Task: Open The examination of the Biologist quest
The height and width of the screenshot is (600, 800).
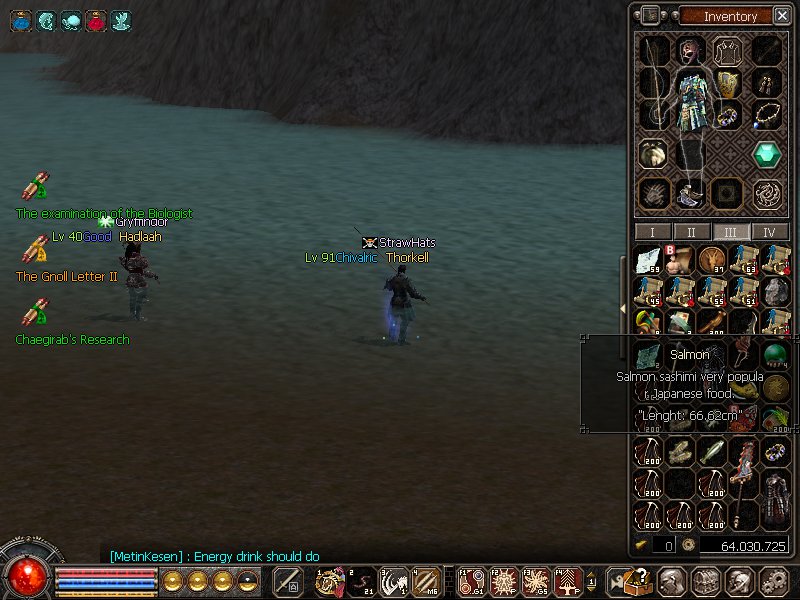Action: [x=36, y=187]
